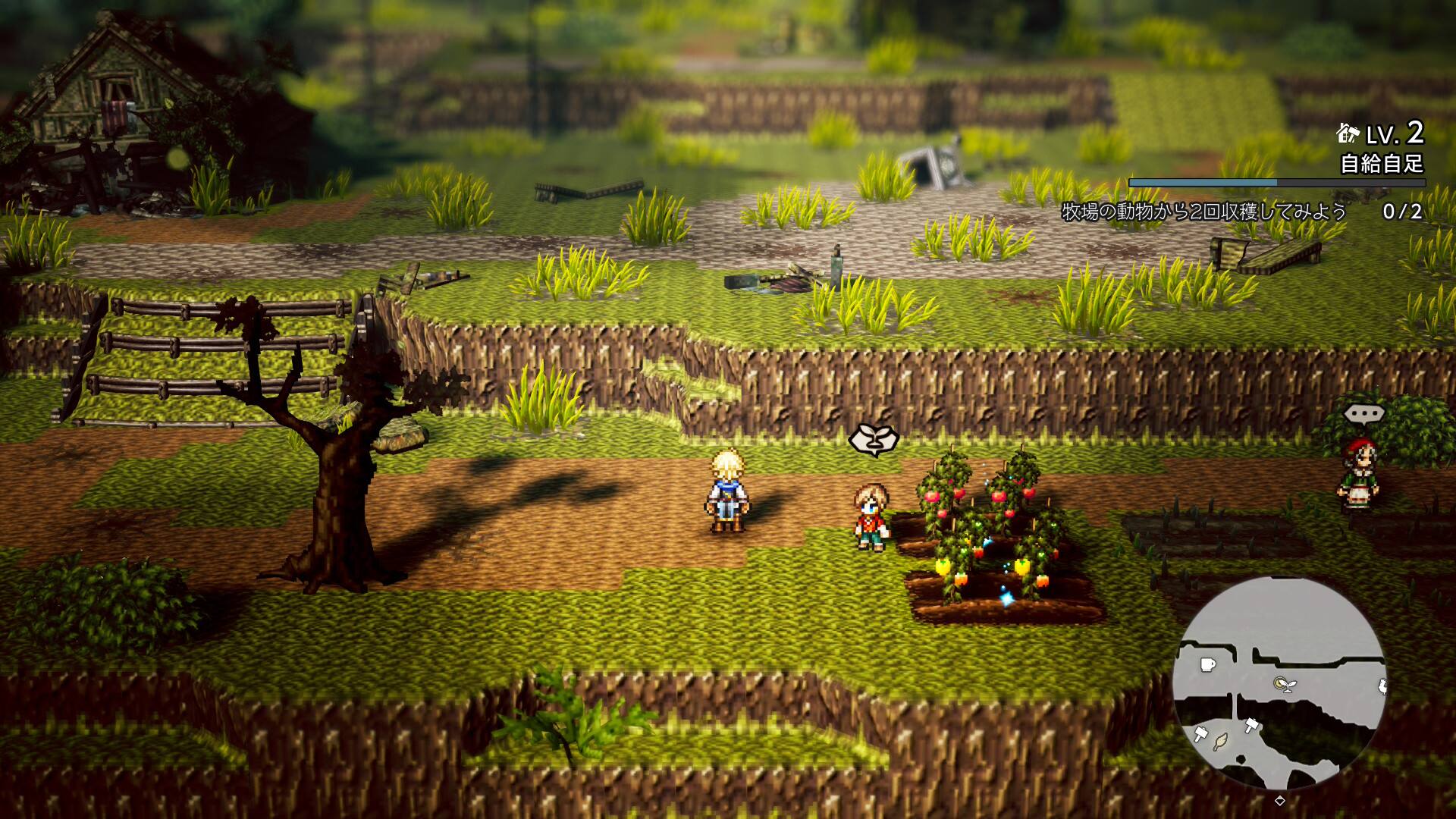The height and width of the screenshot is (819, 1456).
Task: Select the sprout field marker on the minimap
Action: pos(1284,684)
